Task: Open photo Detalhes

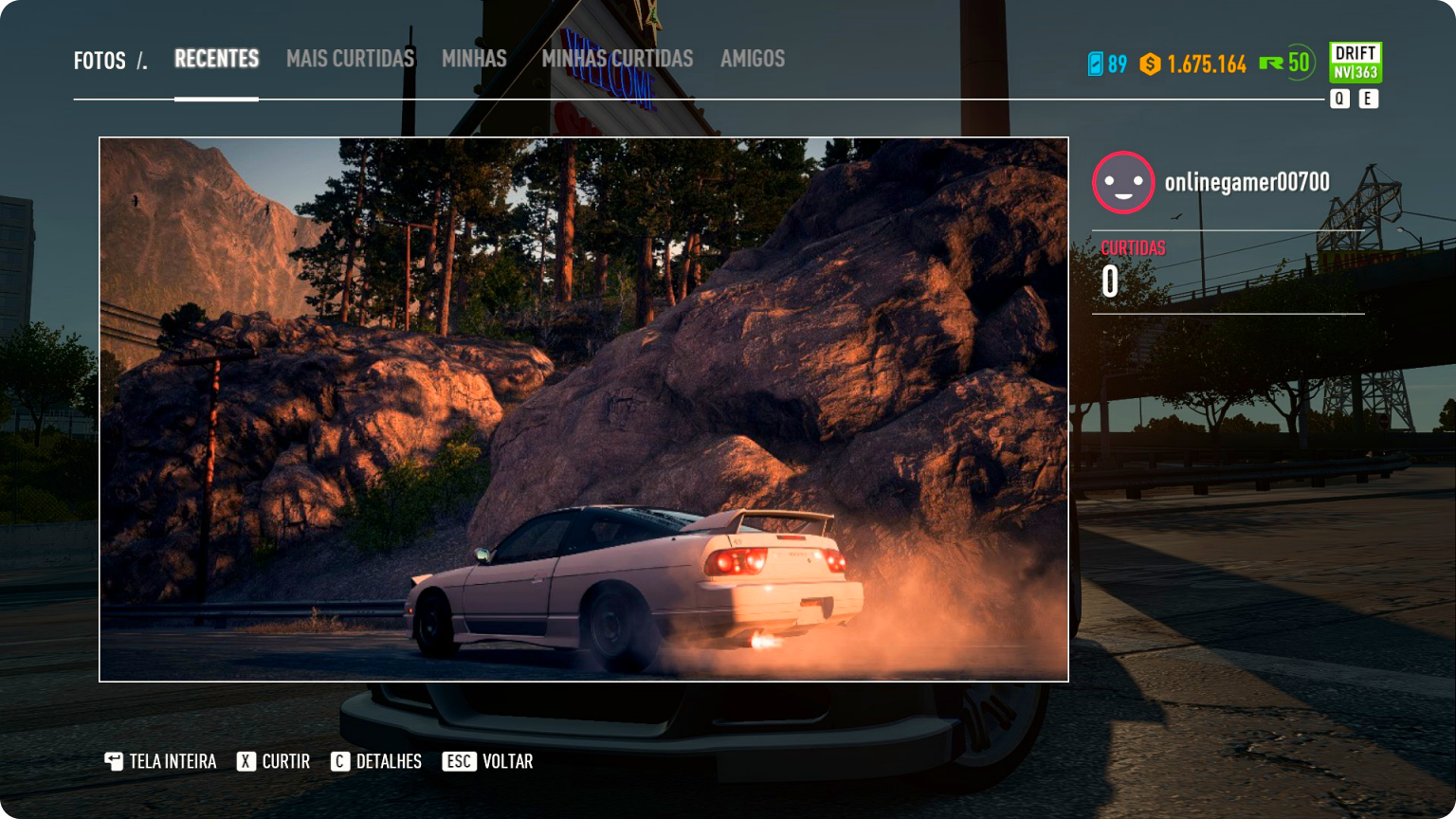Action: pos(377,761)
